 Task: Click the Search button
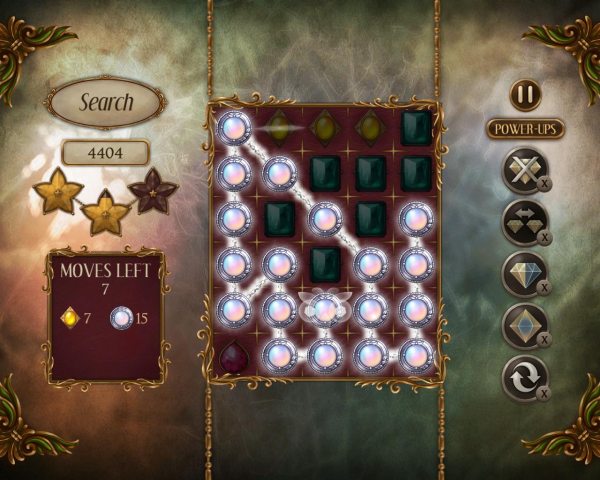[106, 102]
